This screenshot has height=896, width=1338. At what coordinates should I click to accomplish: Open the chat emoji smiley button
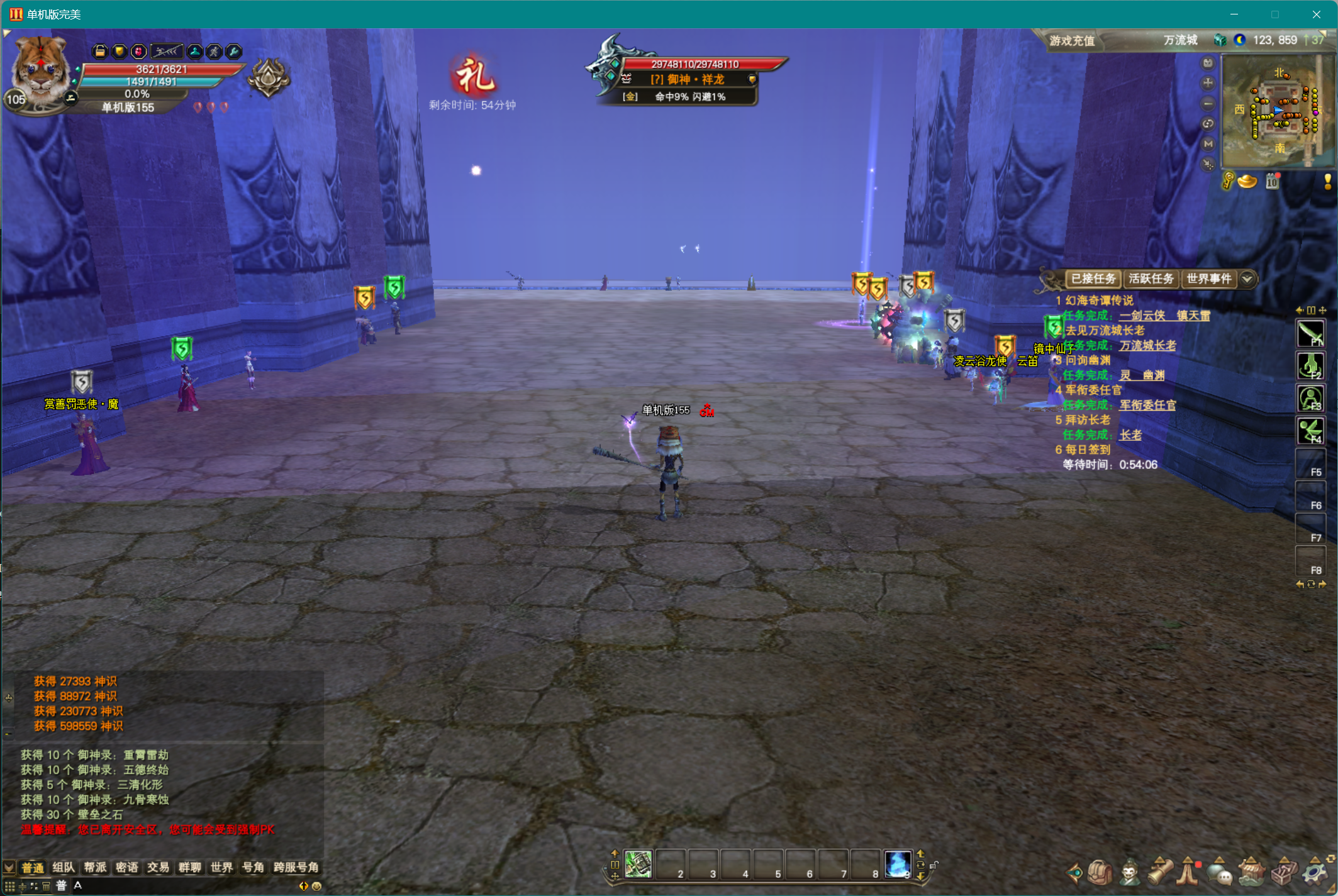(316, 886)
